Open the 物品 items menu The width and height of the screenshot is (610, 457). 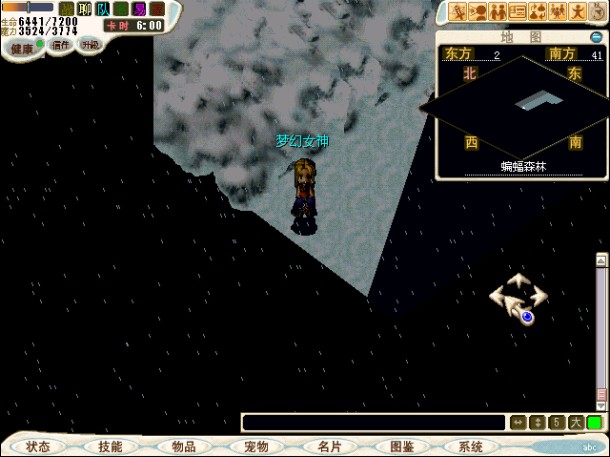coord(183,447)
